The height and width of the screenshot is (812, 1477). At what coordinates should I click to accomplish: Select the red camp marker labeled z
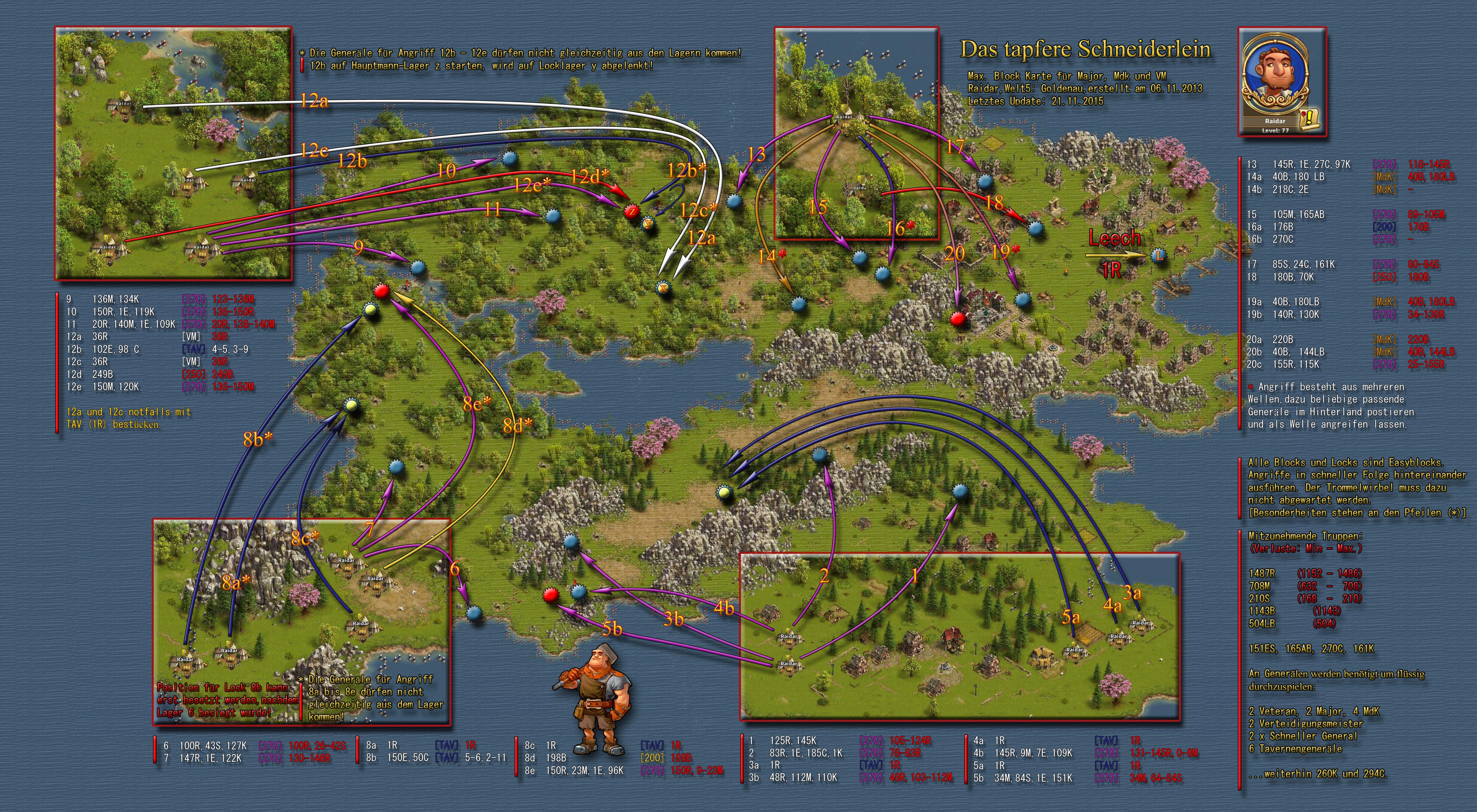[632, 210]
